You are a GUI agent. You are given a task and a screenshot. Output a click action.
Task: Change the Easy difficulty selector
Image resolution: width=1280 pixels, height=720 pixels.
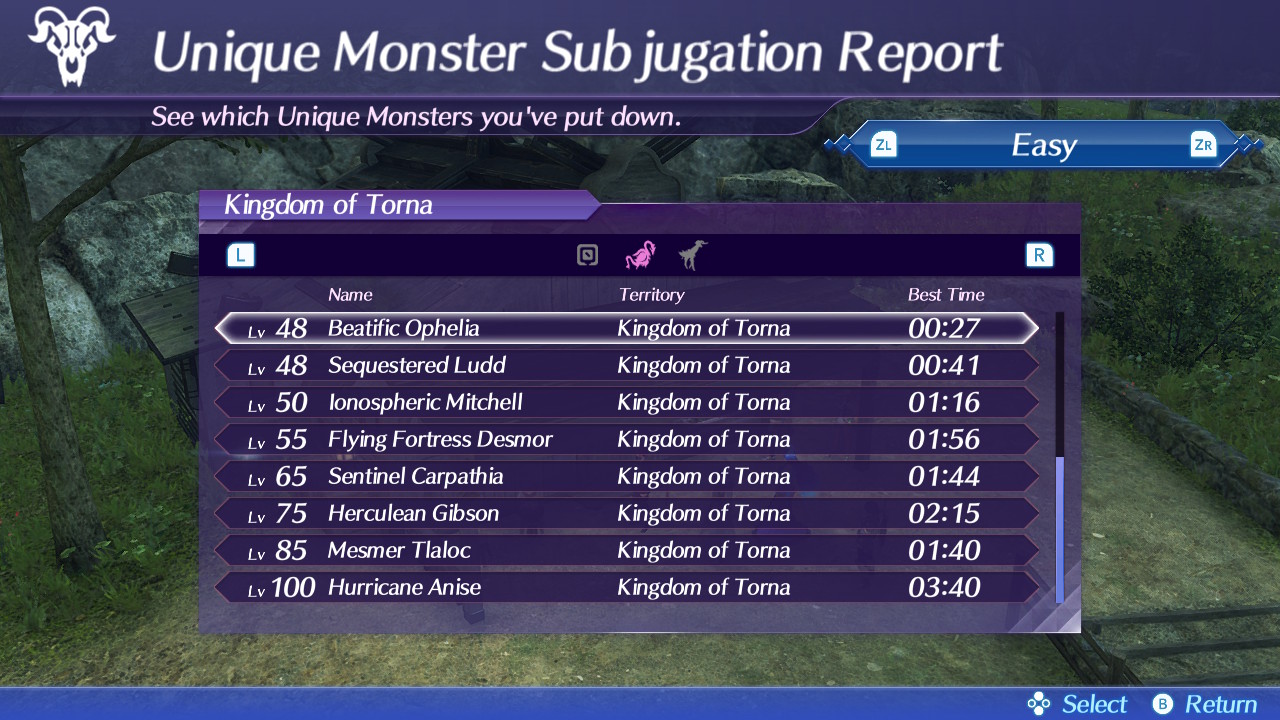[x=1043, y=146]
